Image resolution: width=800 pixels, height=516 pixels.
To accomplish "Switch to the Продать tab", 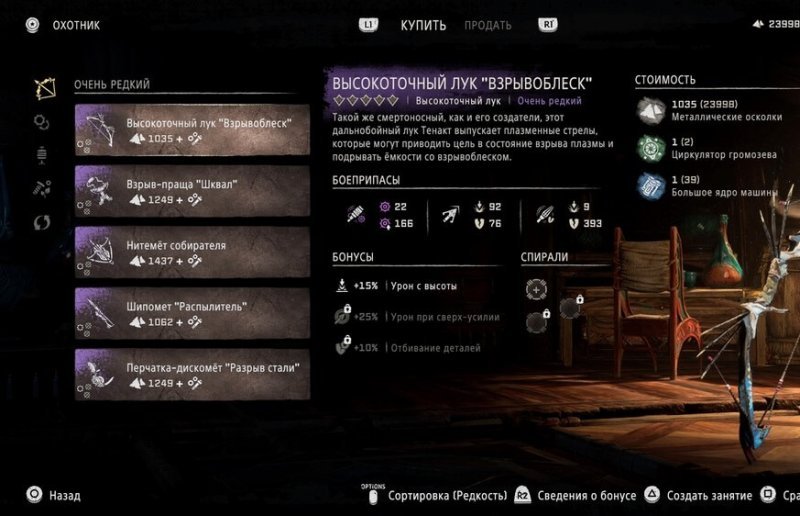I will (488, 25).
